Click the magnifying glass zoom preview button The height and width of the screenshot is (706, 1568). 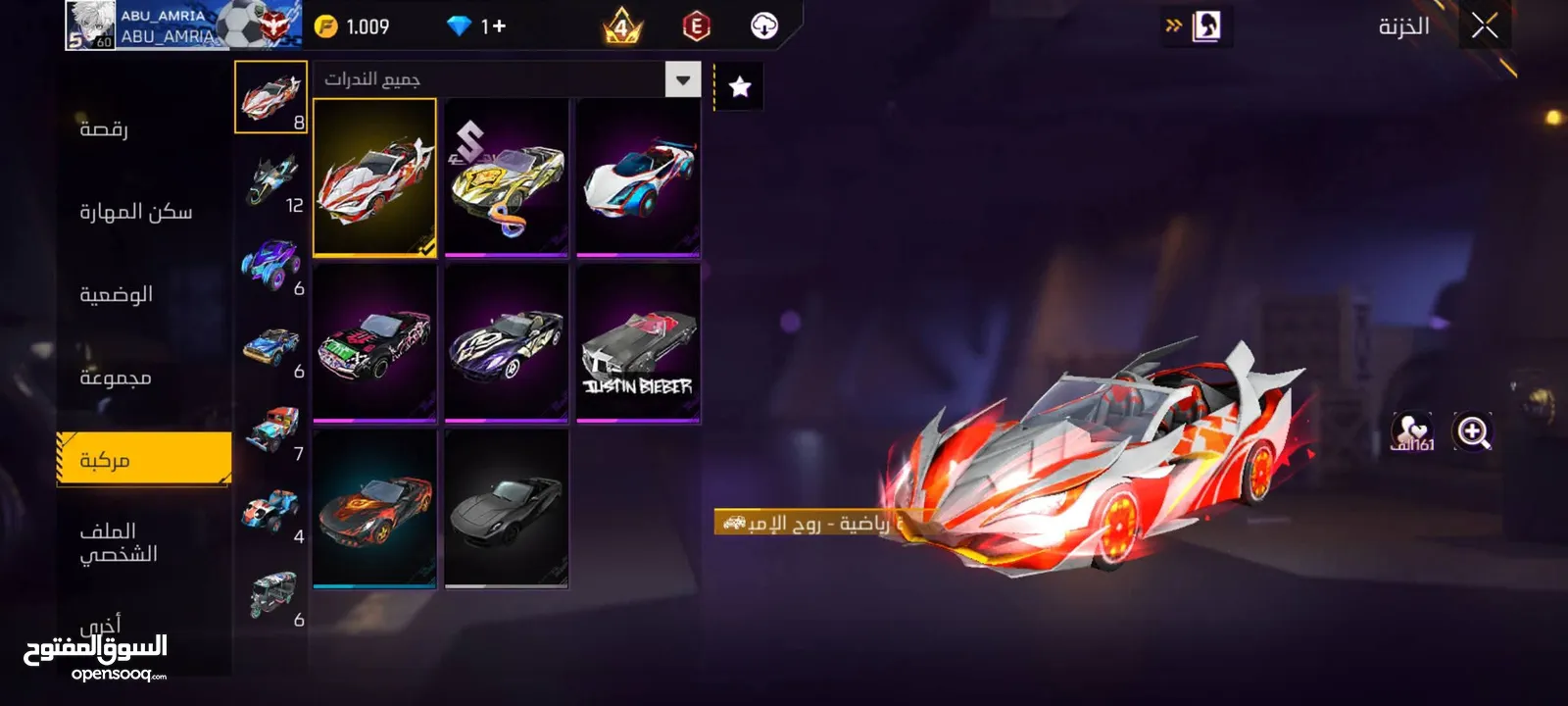[1472, 431]
